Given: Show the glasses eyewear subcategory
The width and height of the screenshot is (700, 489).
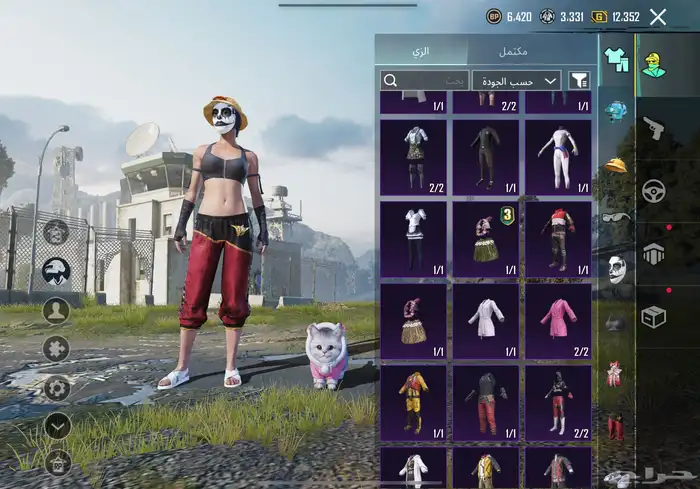Looking at the screenshot, I should pos(616,217).
